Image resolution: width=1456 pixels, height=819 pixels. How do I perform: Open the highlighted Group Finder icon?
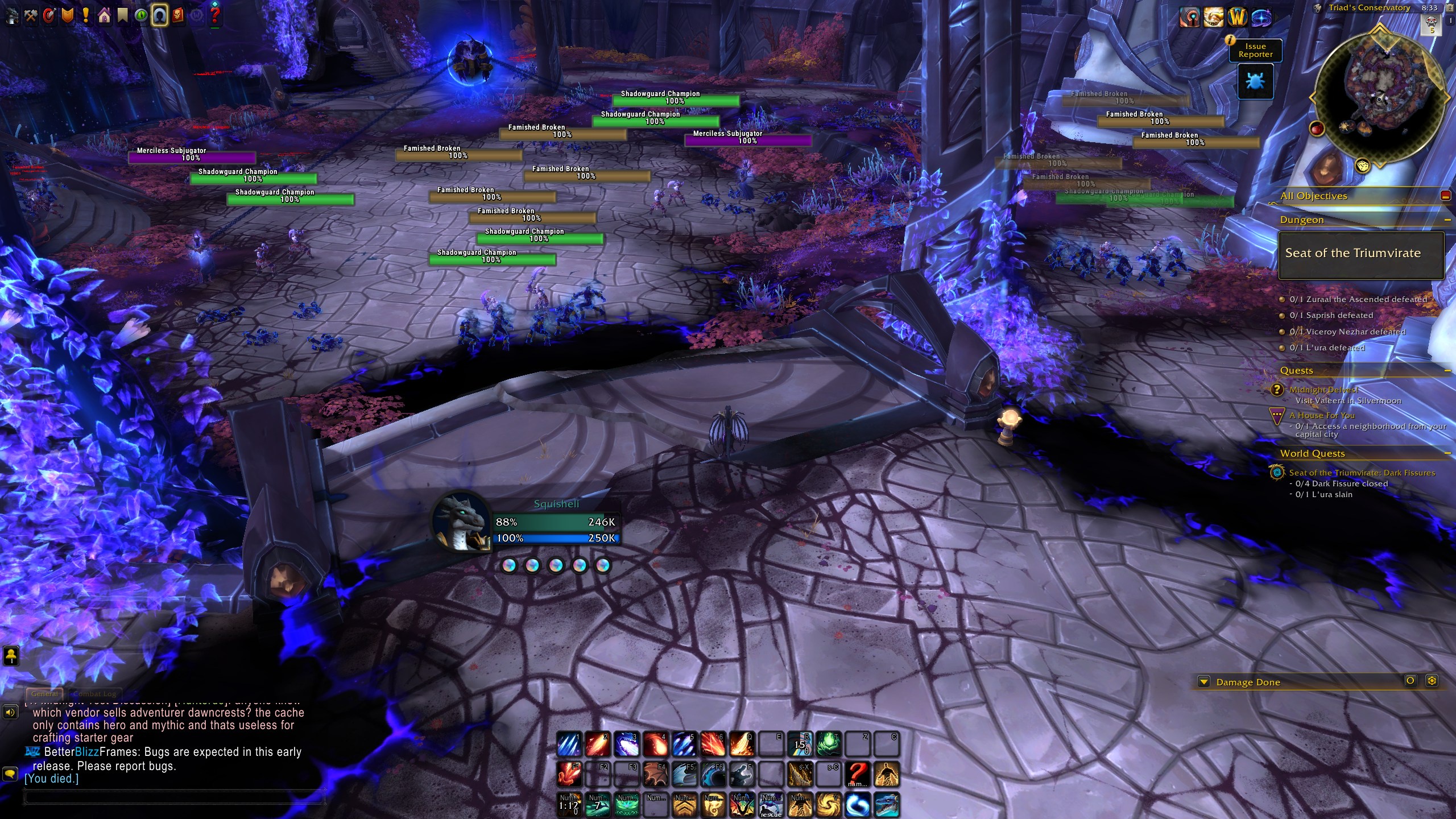(159, 16)
